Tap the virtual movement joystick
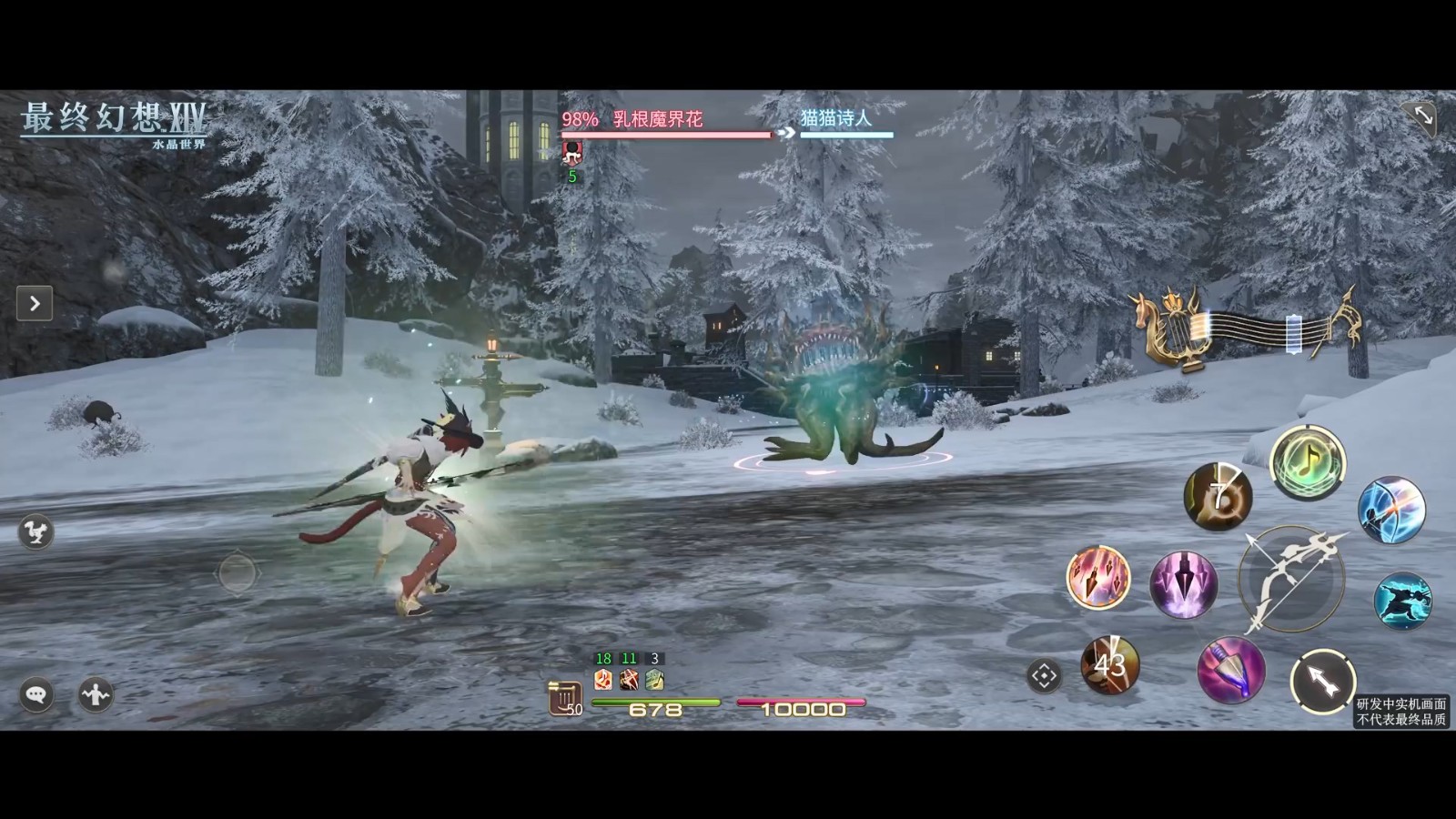Image resolution: width=1456 pixels, height=819 pixels. pyautogui.click(x=238, y=573)
